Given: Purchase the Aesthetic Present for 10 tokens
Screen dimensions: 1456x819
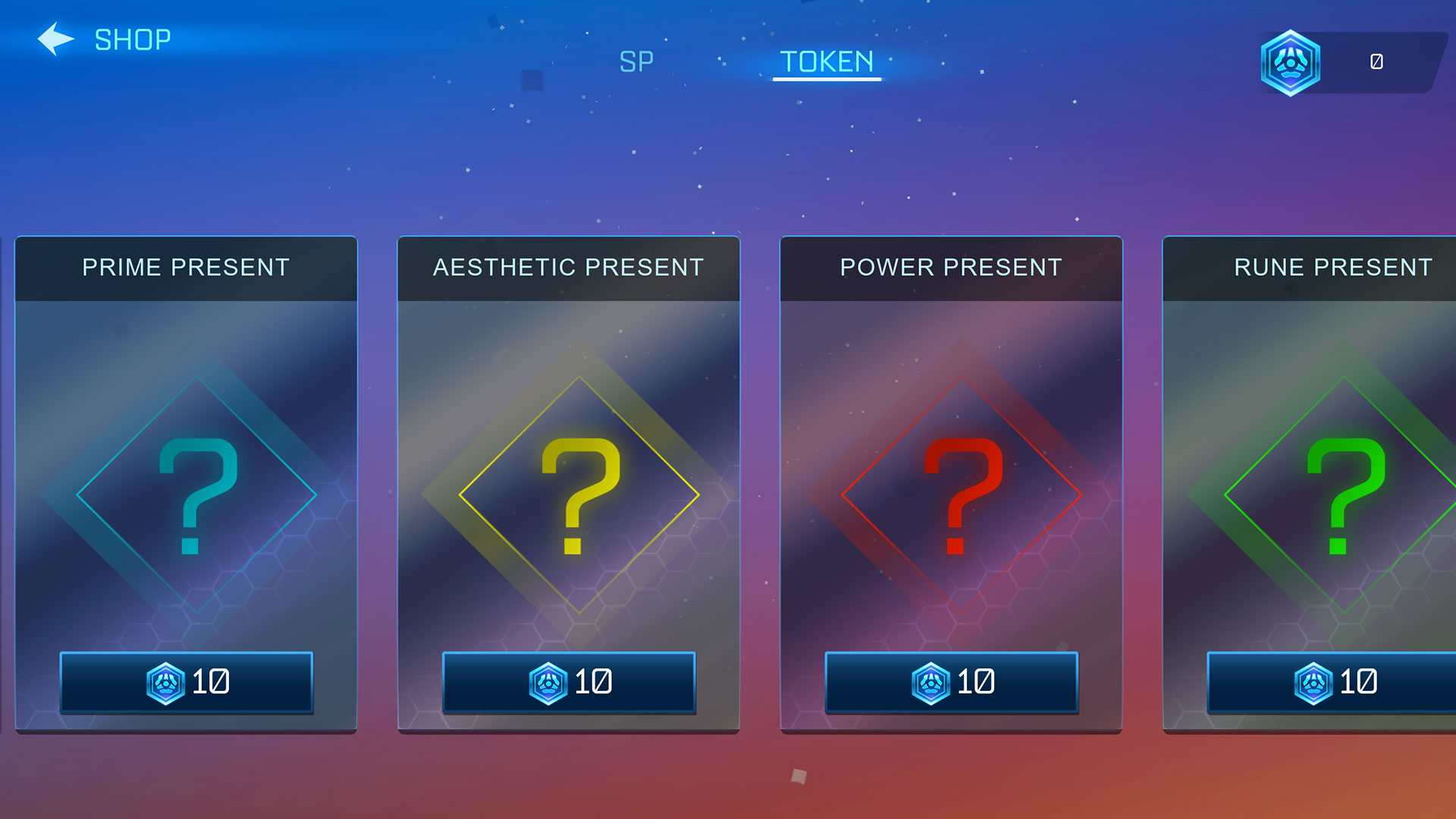Looking at the screenshot, I should coord(569,682).
